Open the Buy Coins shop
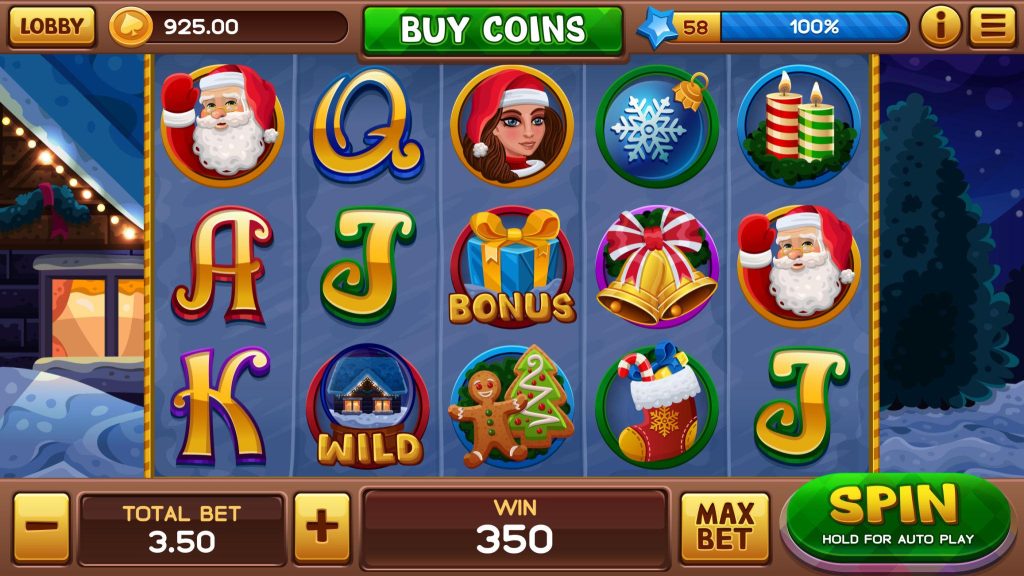Viewport: 1024px width, 576px height. click(492, 29)
